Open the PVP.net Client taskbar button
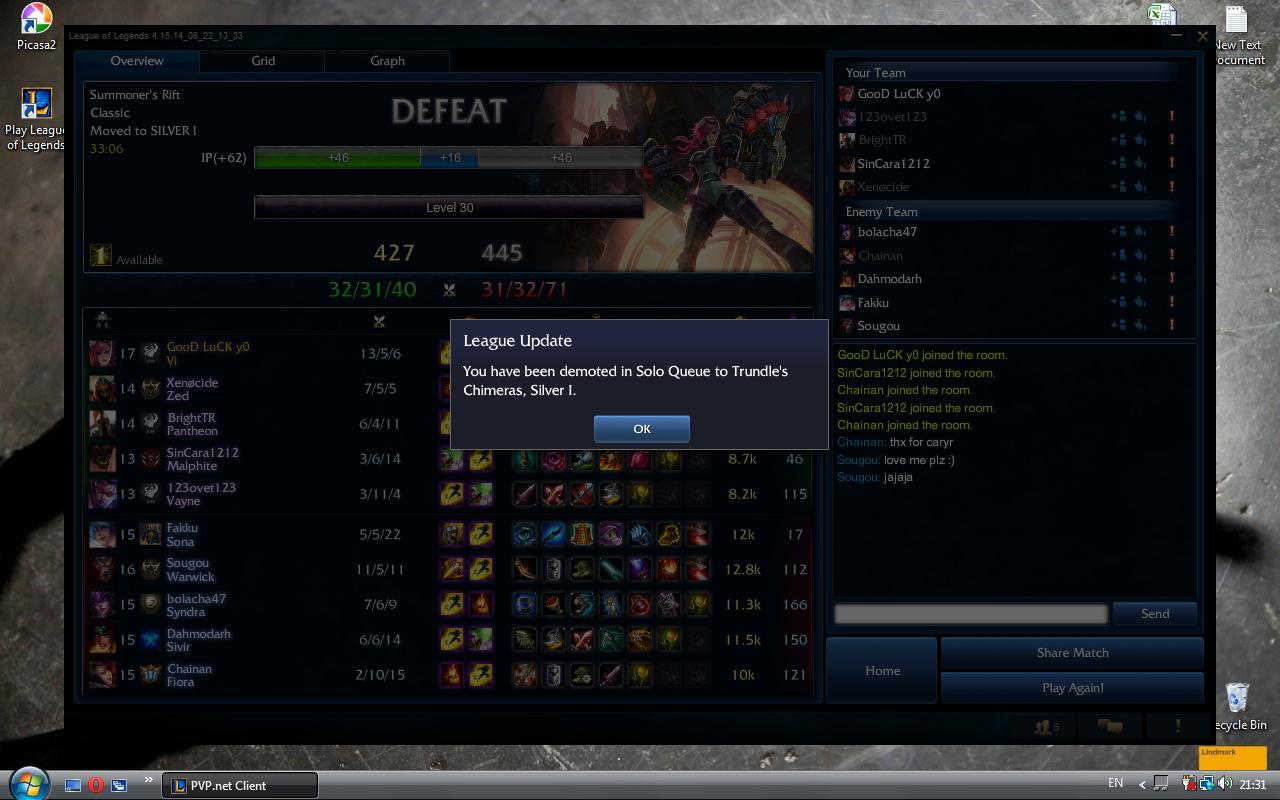This screenshot has width=1280, height=800. (x=240, y=785)
